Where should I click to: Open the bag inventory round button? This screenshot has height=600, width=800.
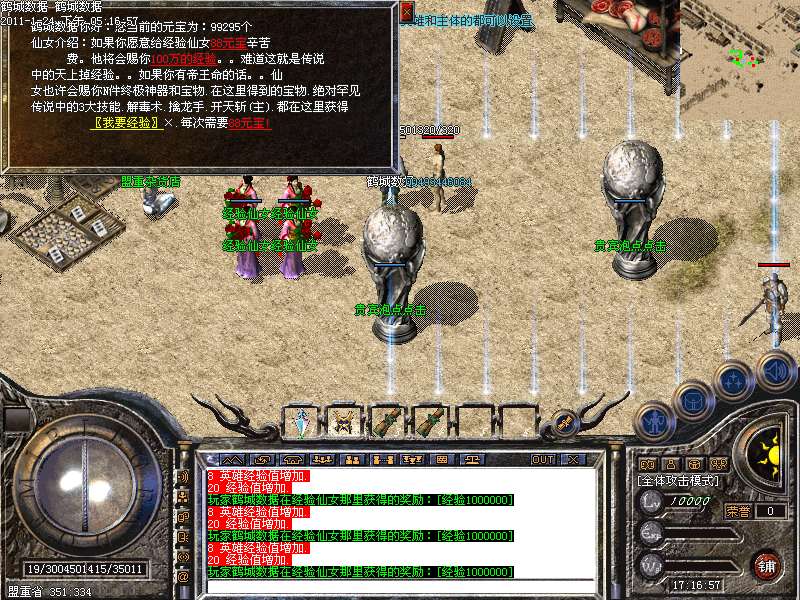(x=693, y=400)
